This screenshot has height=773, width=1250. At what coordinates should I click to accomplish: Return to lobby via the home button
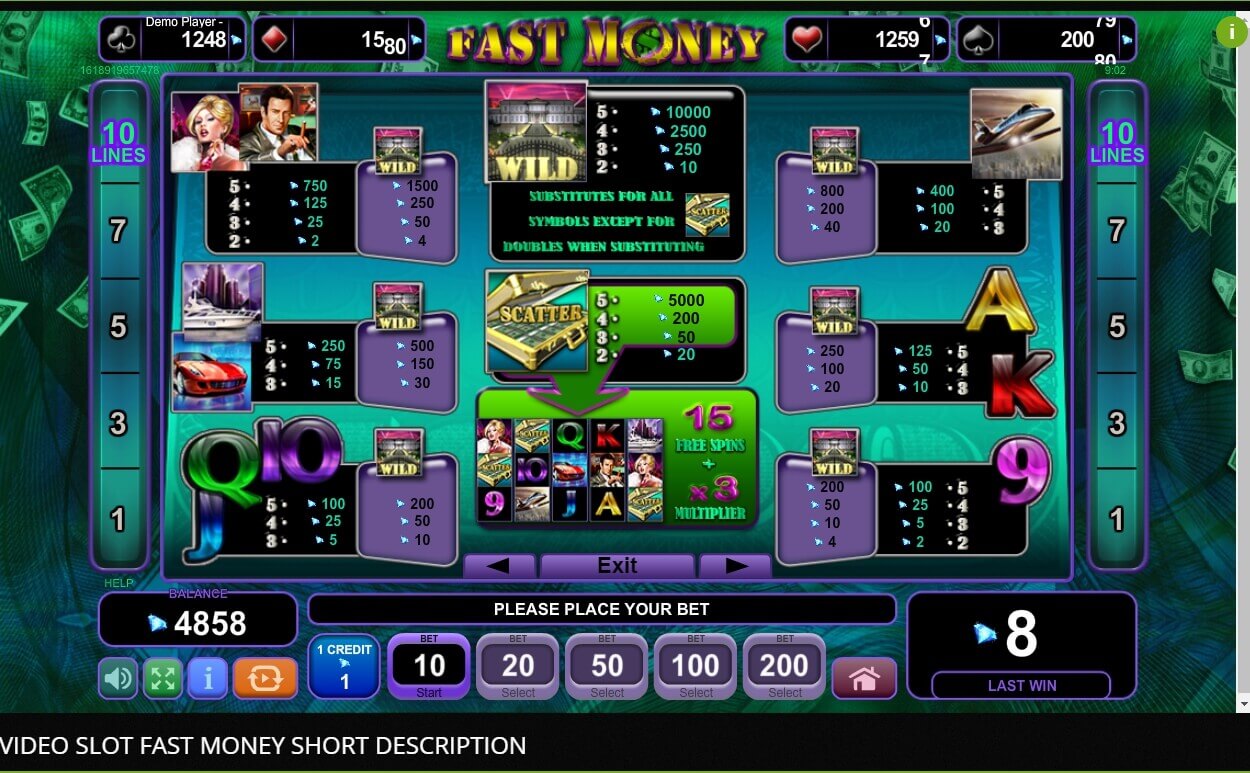pyautogui.click(x=864, y=678)
